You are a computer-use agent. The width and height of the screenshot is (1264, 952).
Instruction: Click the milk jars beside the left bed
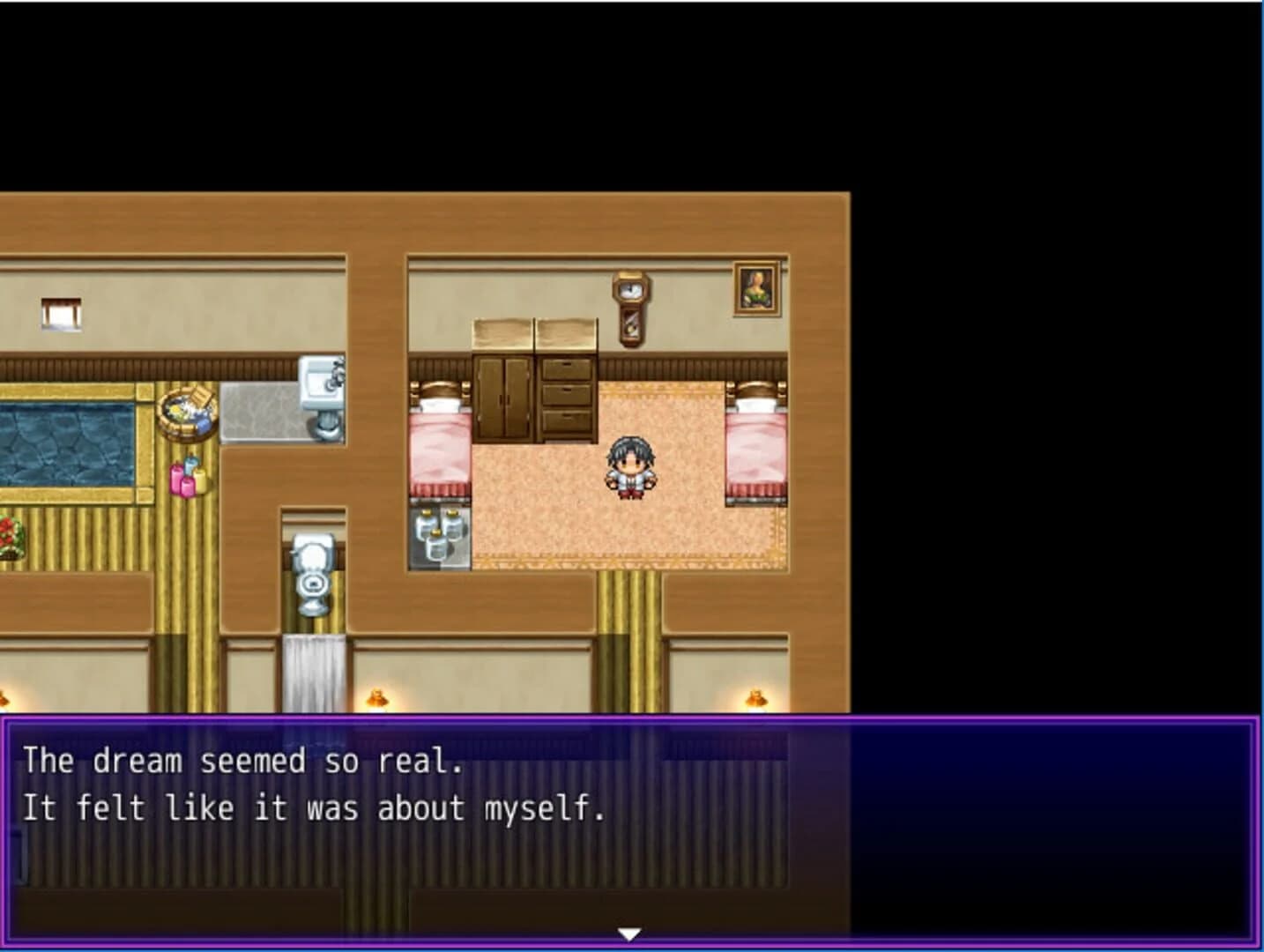[x=438, y=532]
